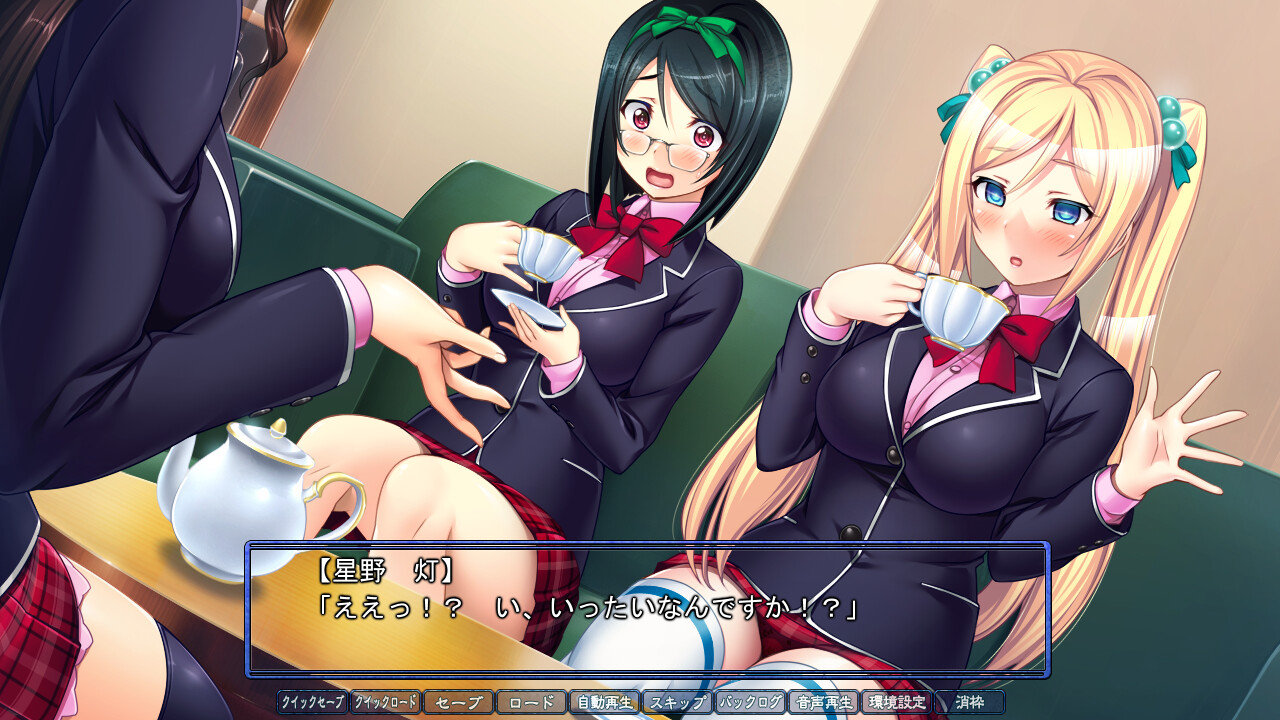Click the クイックセーブ (quick save) button

tap(312, 702)
